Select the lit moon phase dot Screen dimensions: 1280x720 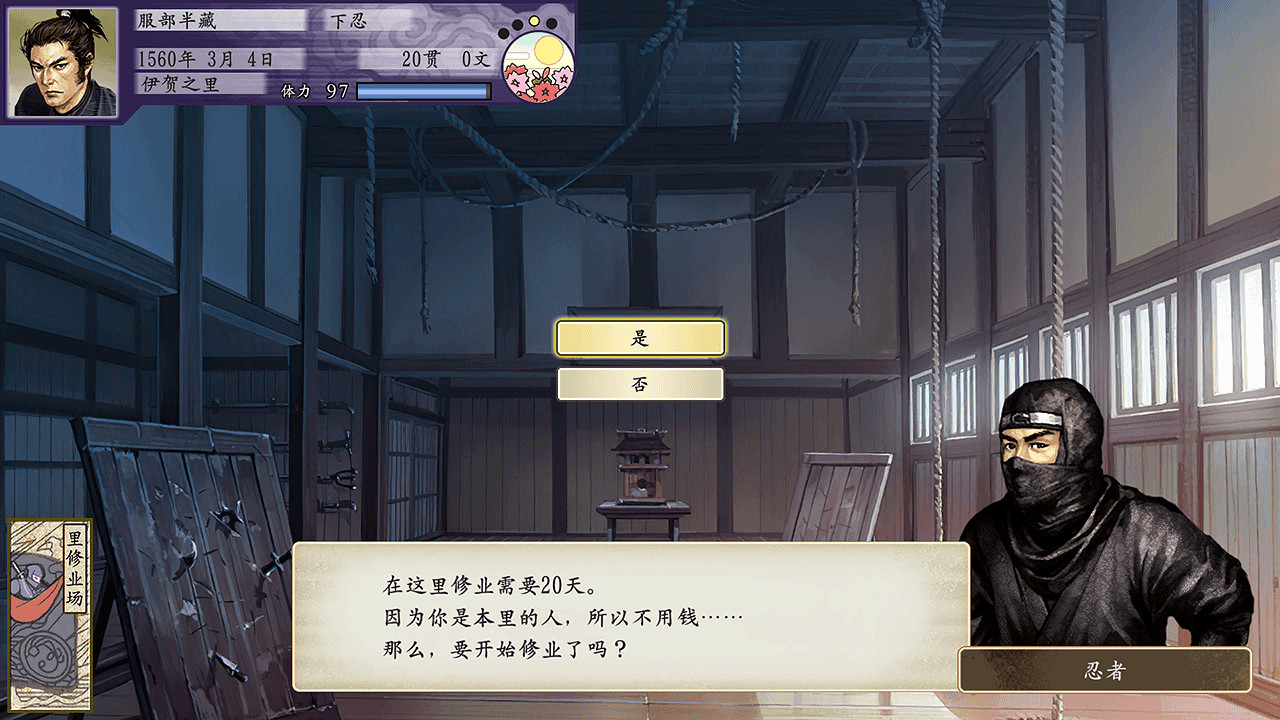point(533,21)
